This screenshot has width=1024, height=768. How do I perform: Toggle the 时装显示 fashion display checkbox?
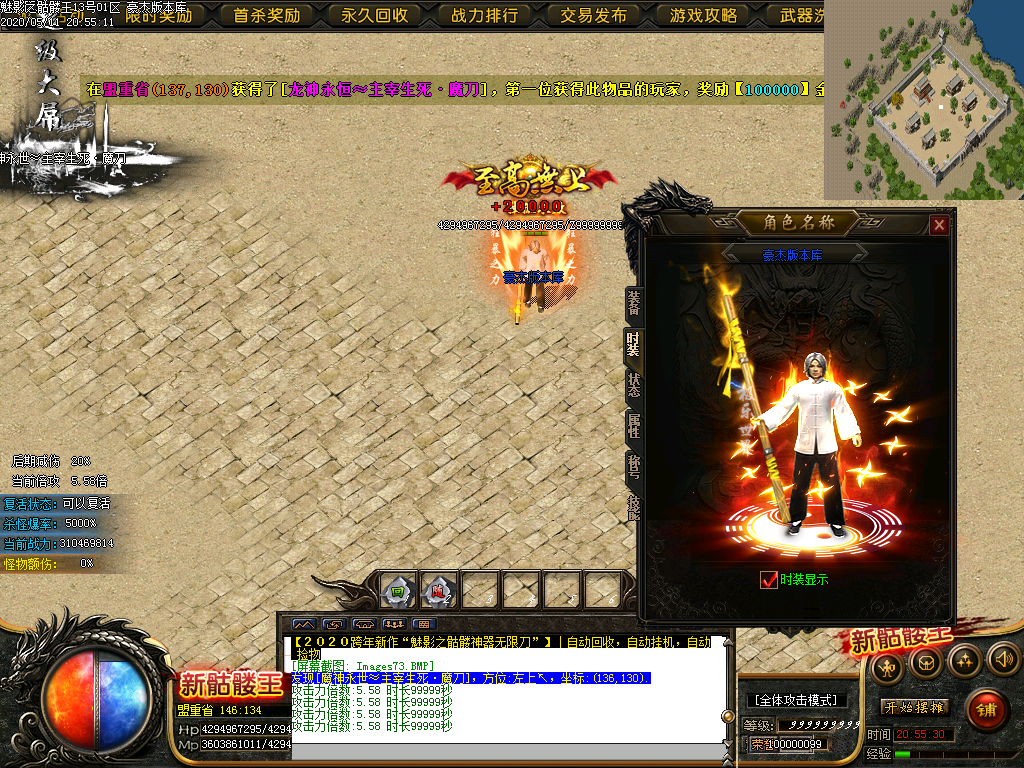(769, 580)
